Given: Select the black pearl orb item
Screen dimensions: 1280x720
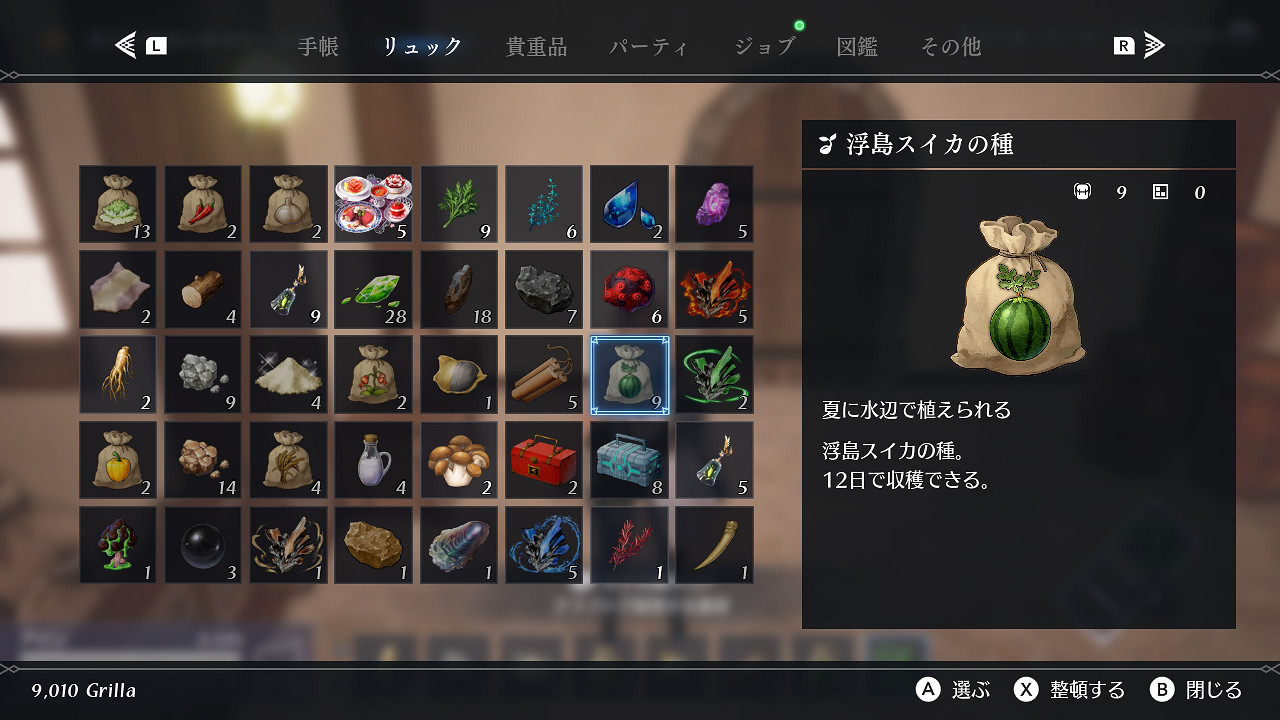Looking at the screenshot, I should 203,545.
